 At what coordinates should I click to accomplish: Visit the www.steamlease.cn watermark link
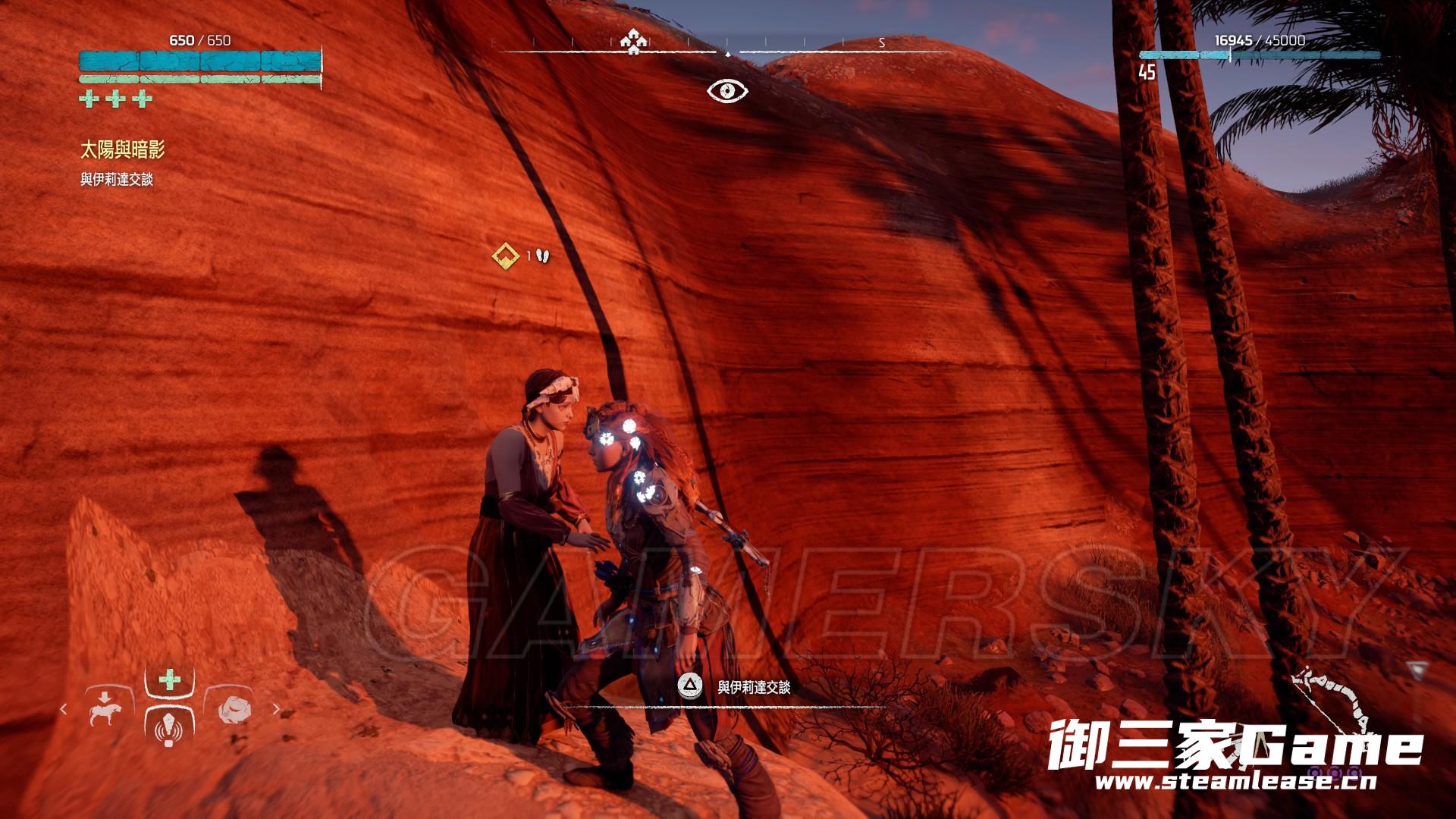point(1235,782)
